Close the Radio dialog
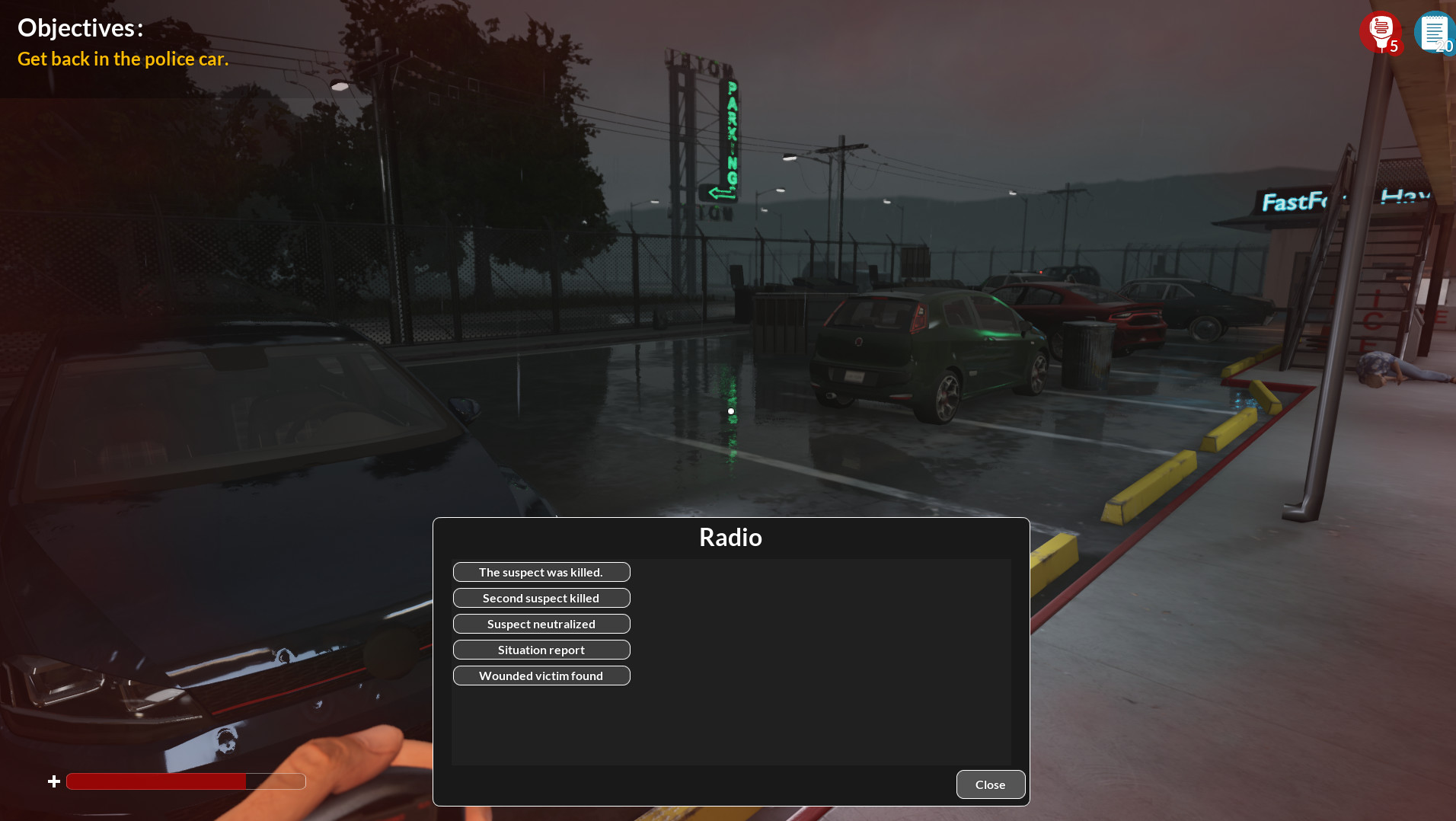 (990, 784)
